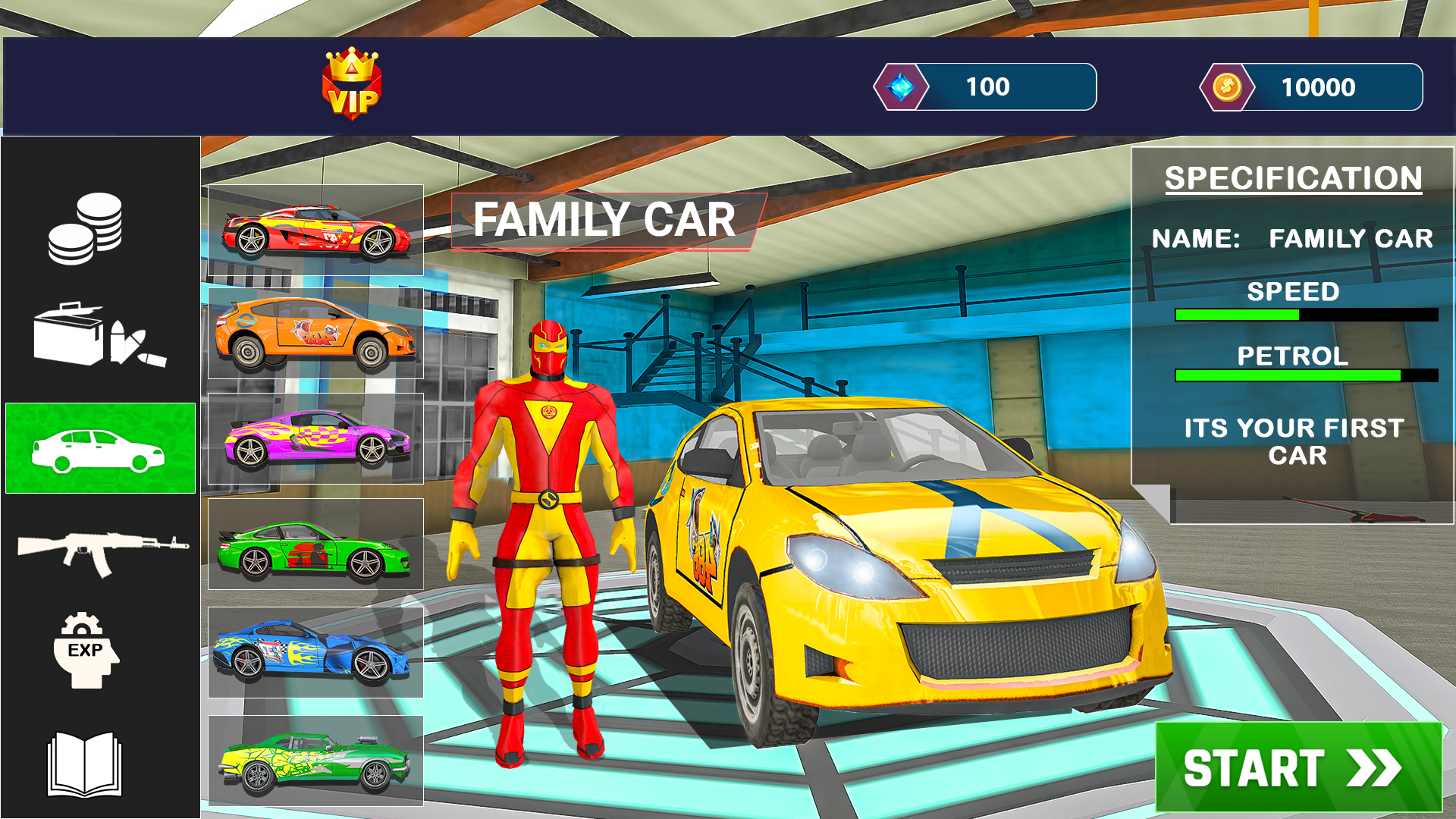This screenshot has width=1456, height=819.
Task: Switch to the ammo box tab
Action: [99, 336]
